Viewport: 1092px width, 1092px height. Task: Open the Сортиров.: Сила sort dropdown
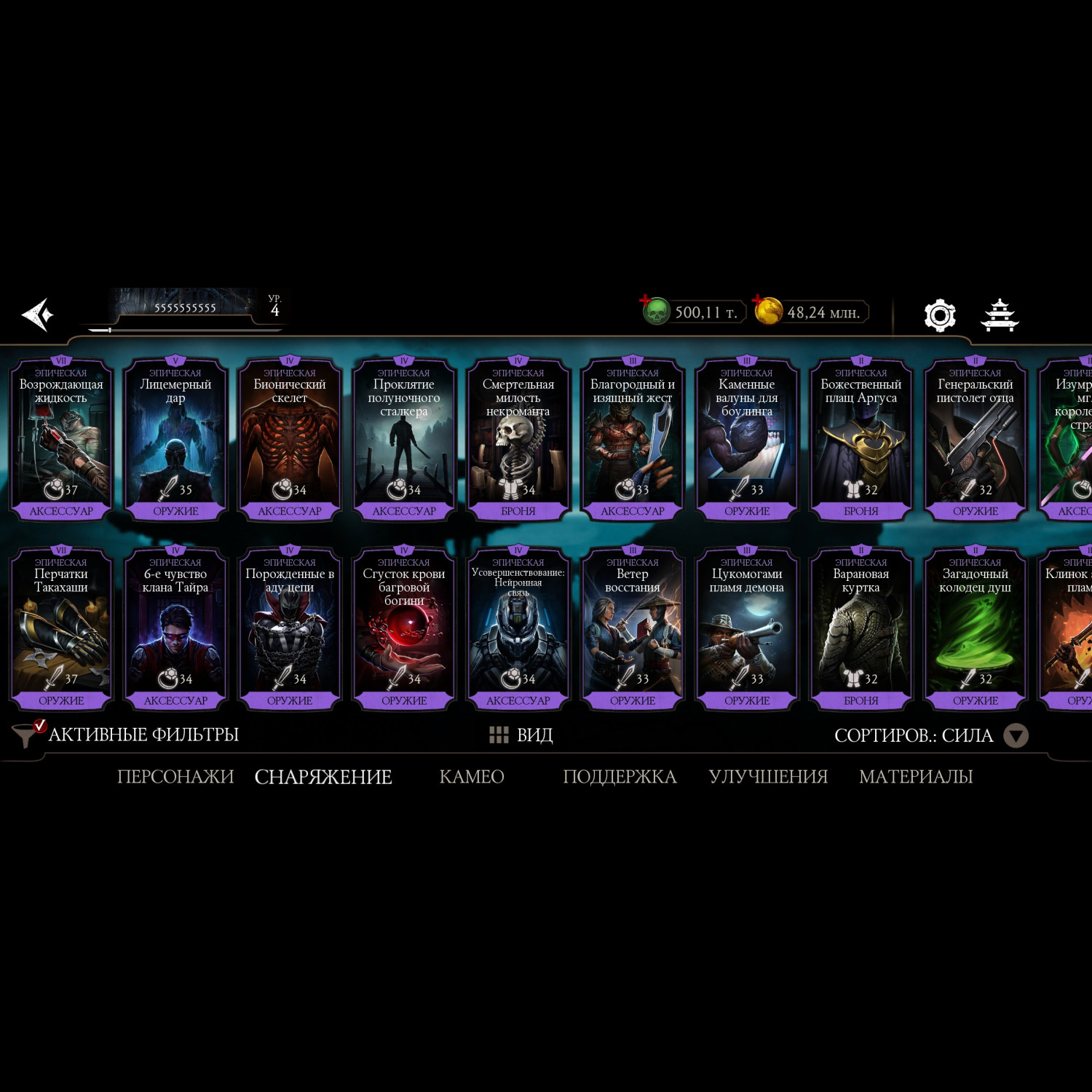click(930, 735)
